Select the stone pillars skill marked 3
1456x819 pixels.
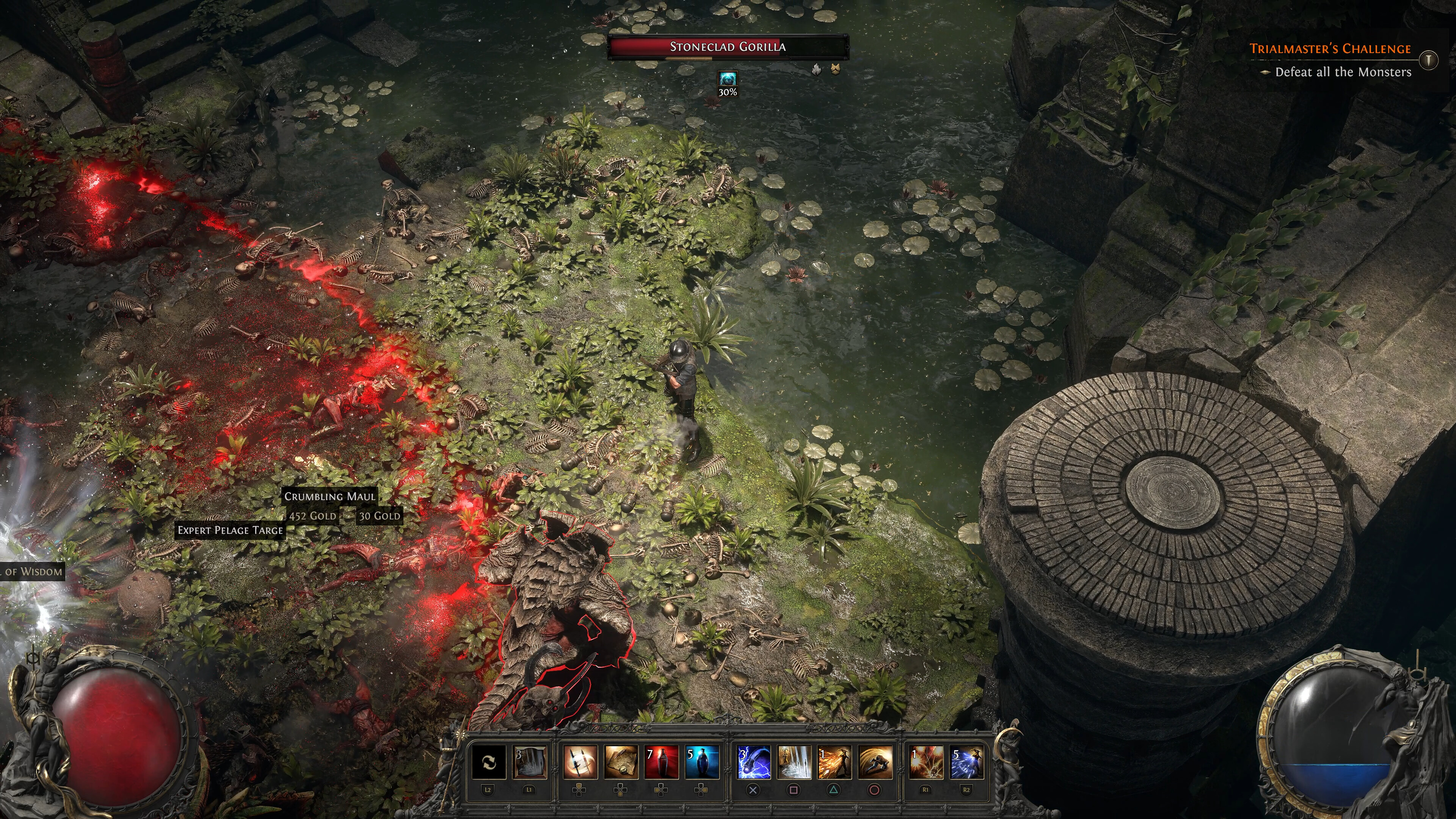click(530, 762)
